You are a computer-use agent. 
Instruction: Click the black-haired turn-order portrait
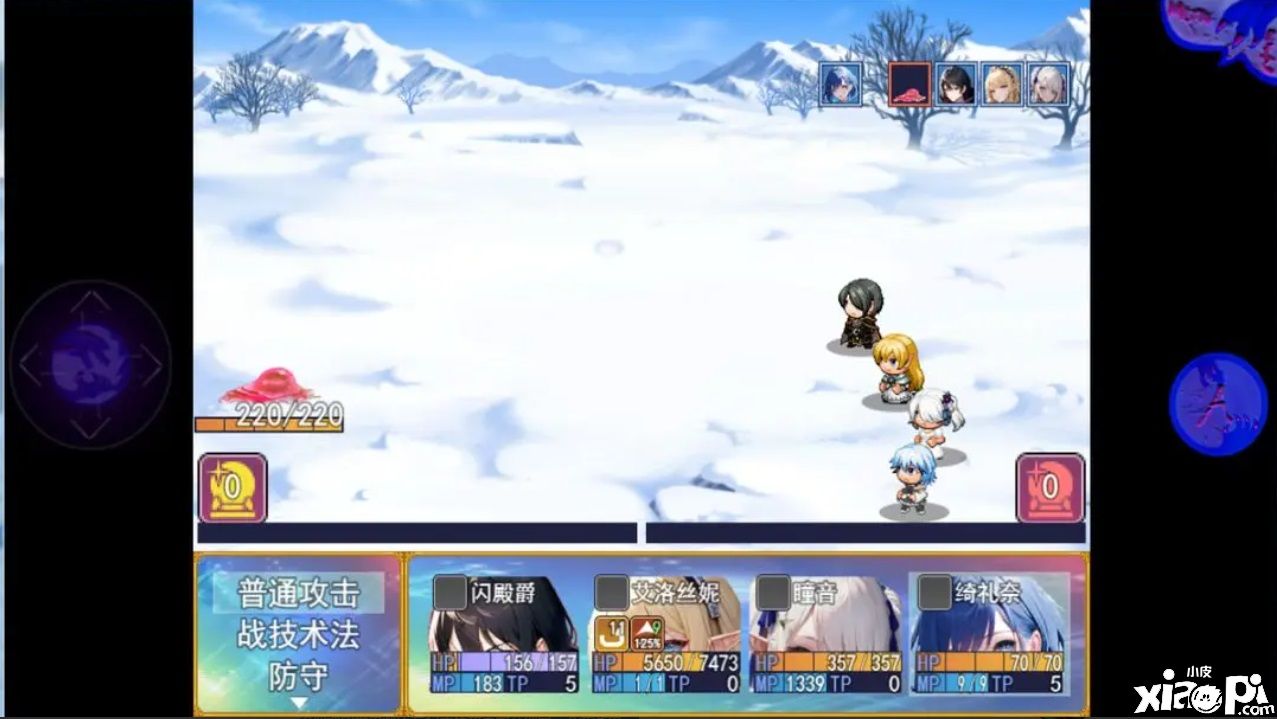coord(956,84)
